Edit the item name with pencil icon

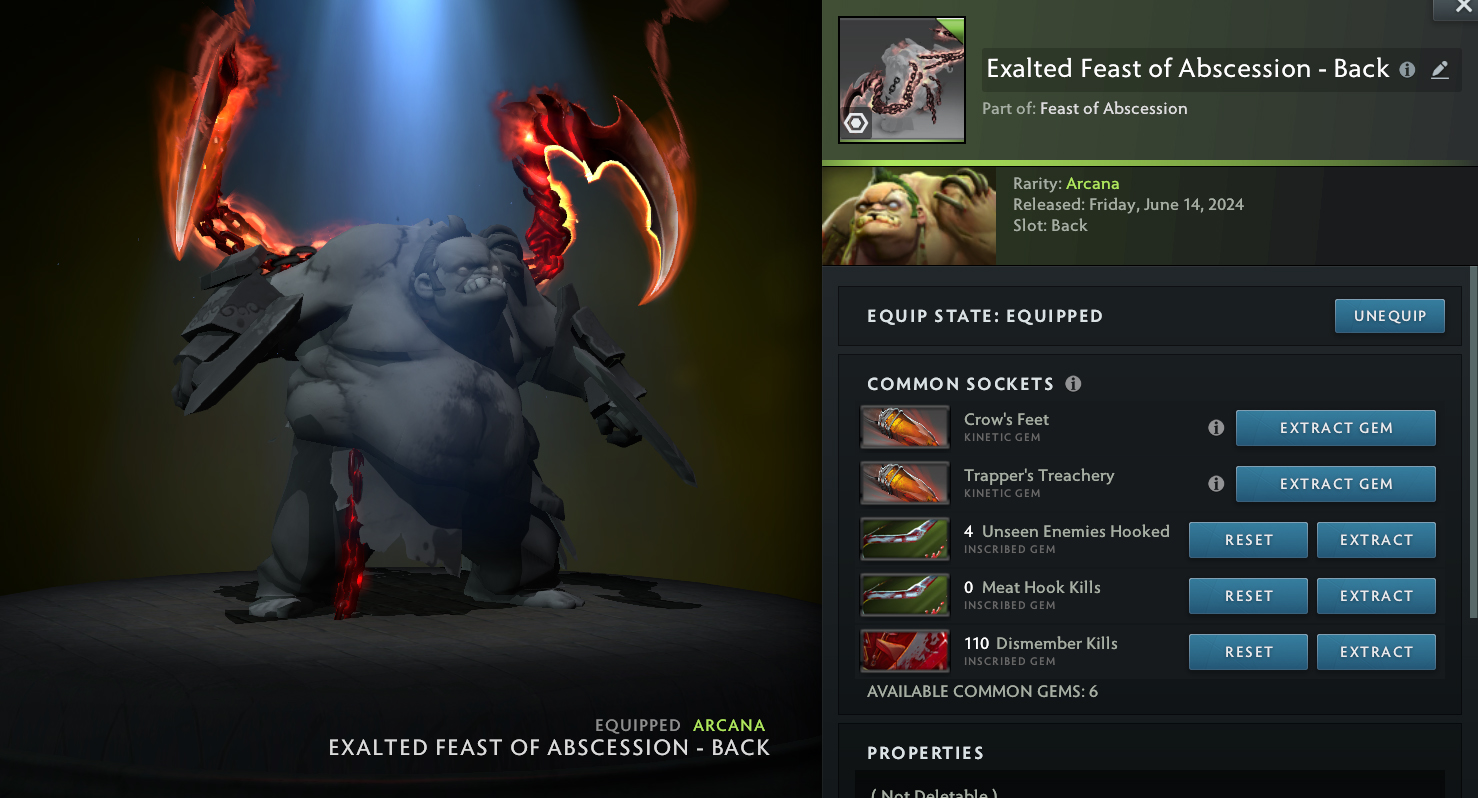(1440, 70)
